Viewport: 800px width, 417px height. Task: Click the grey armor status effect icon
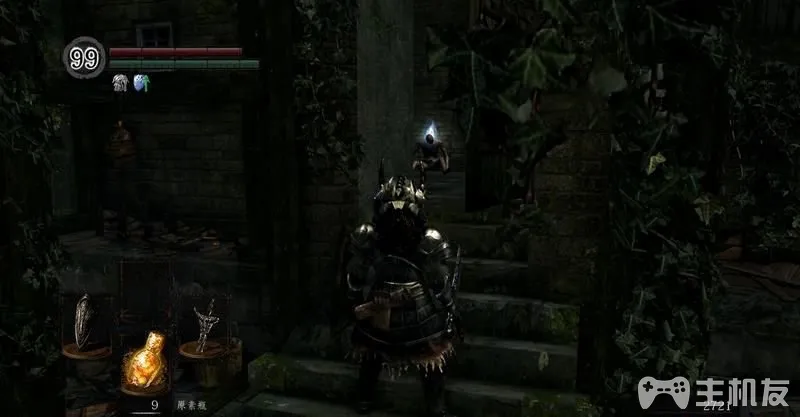[x=118, y=83]
